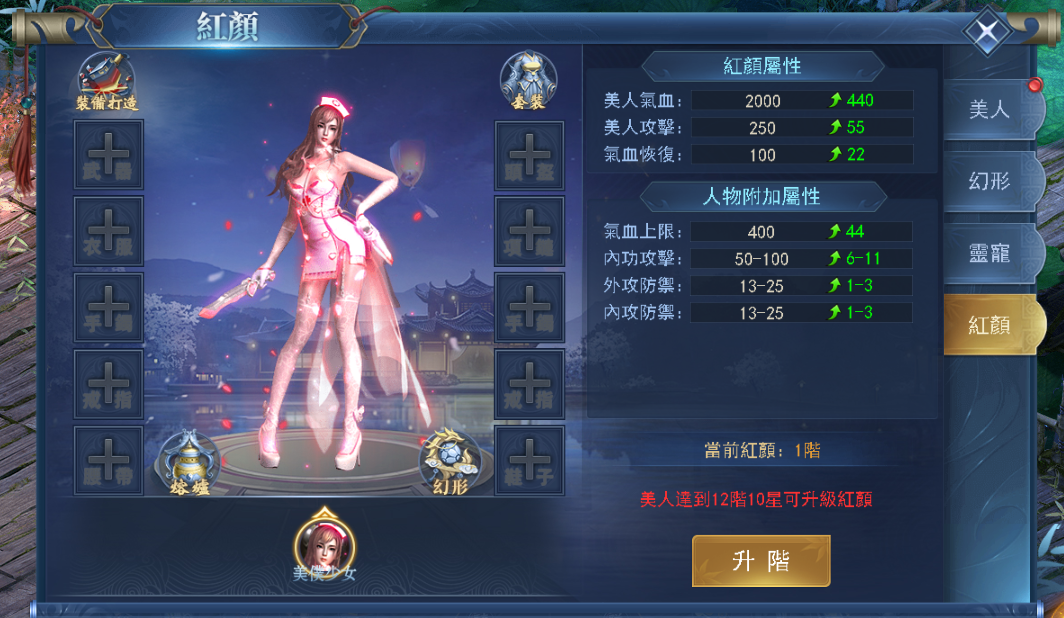Switch to the 美人 tab

point(990,109)
